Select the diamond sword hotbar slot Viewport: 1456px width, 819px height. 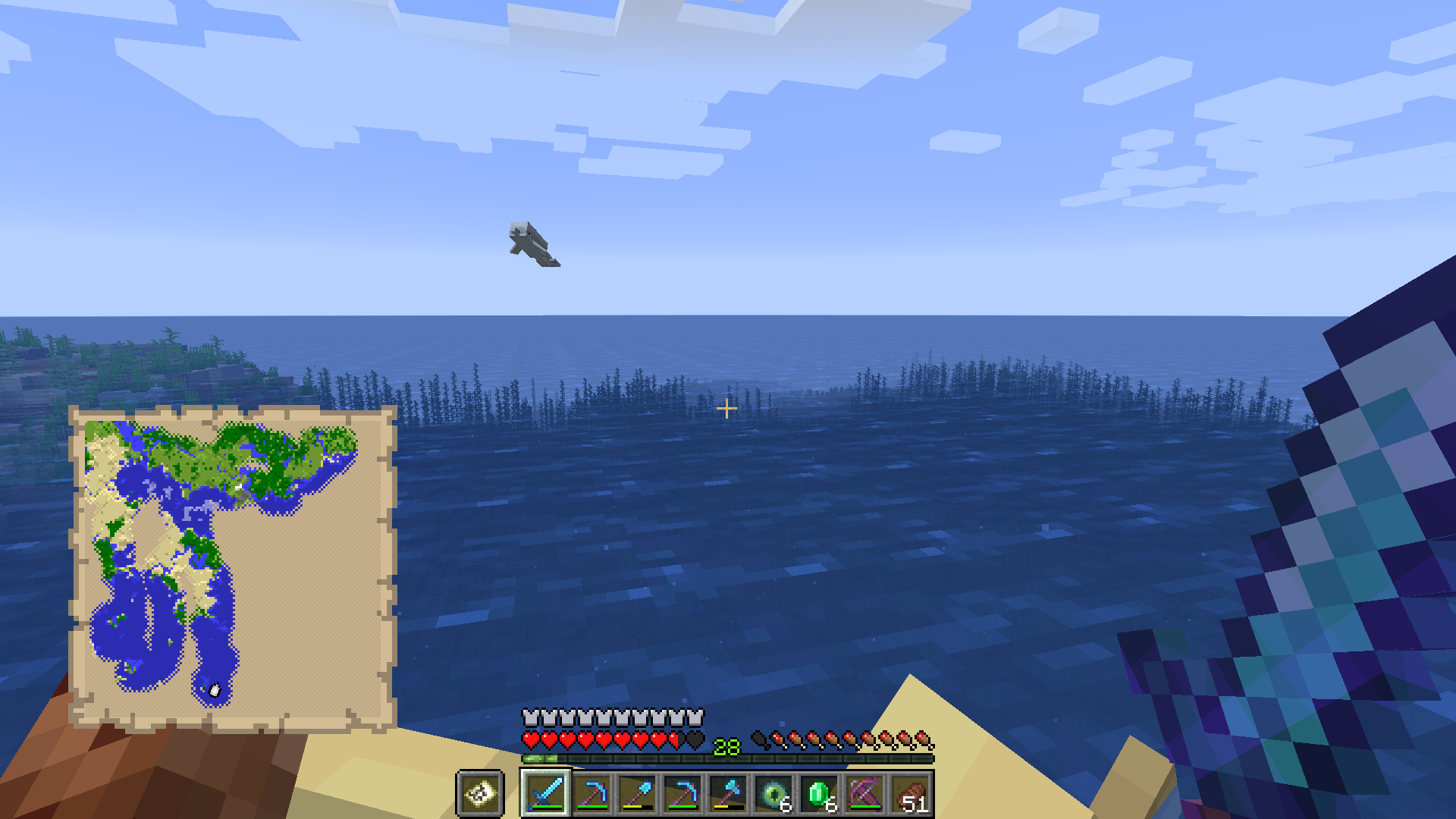[545, 793]
